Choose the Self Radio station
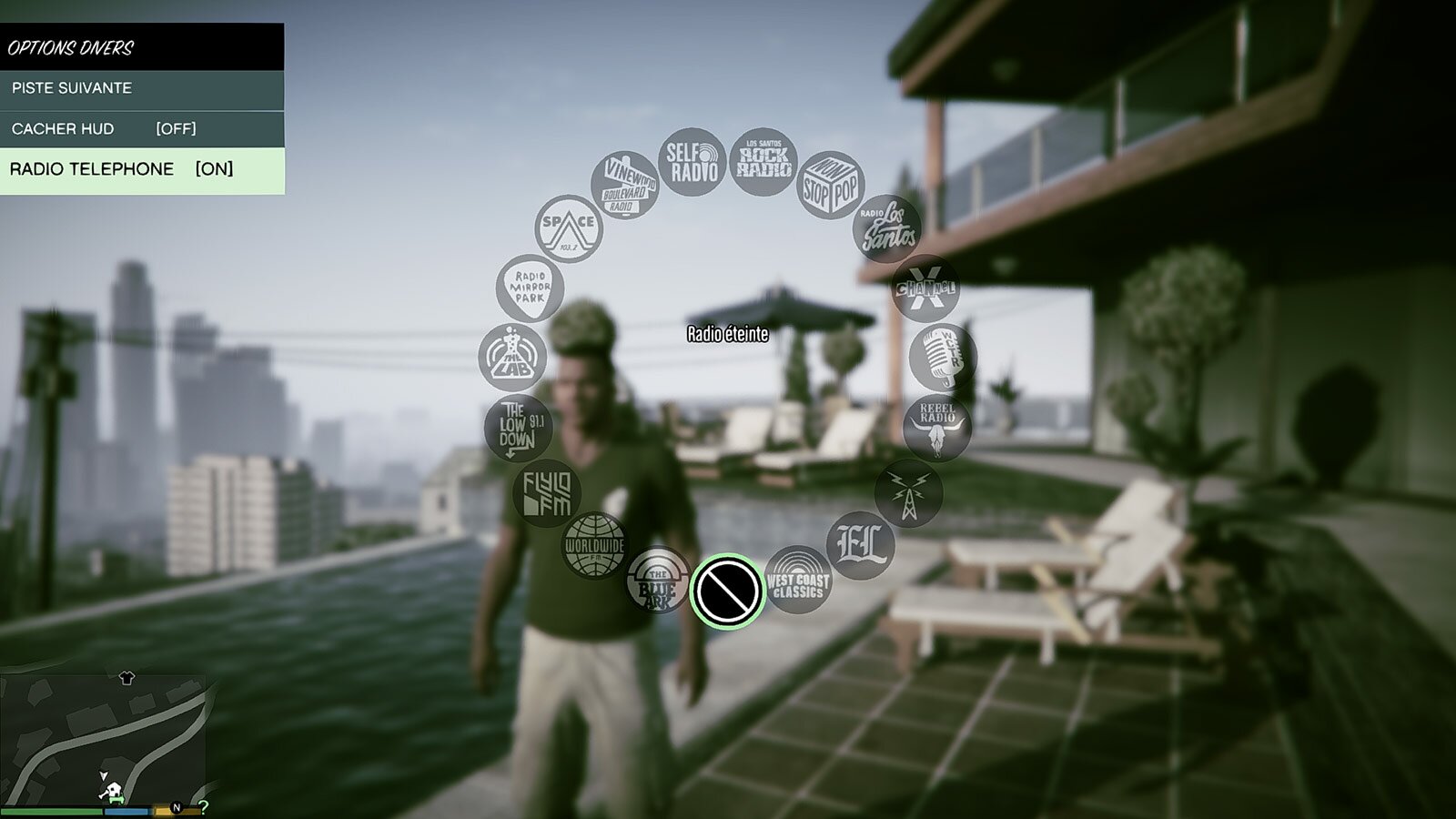The image size is (1456, 819). (x=693, y=162)
